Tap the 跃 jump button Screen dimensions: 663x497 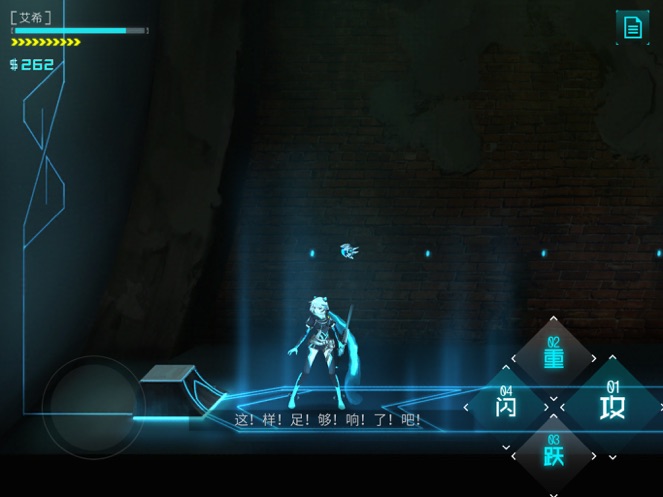tap(554, 455)
